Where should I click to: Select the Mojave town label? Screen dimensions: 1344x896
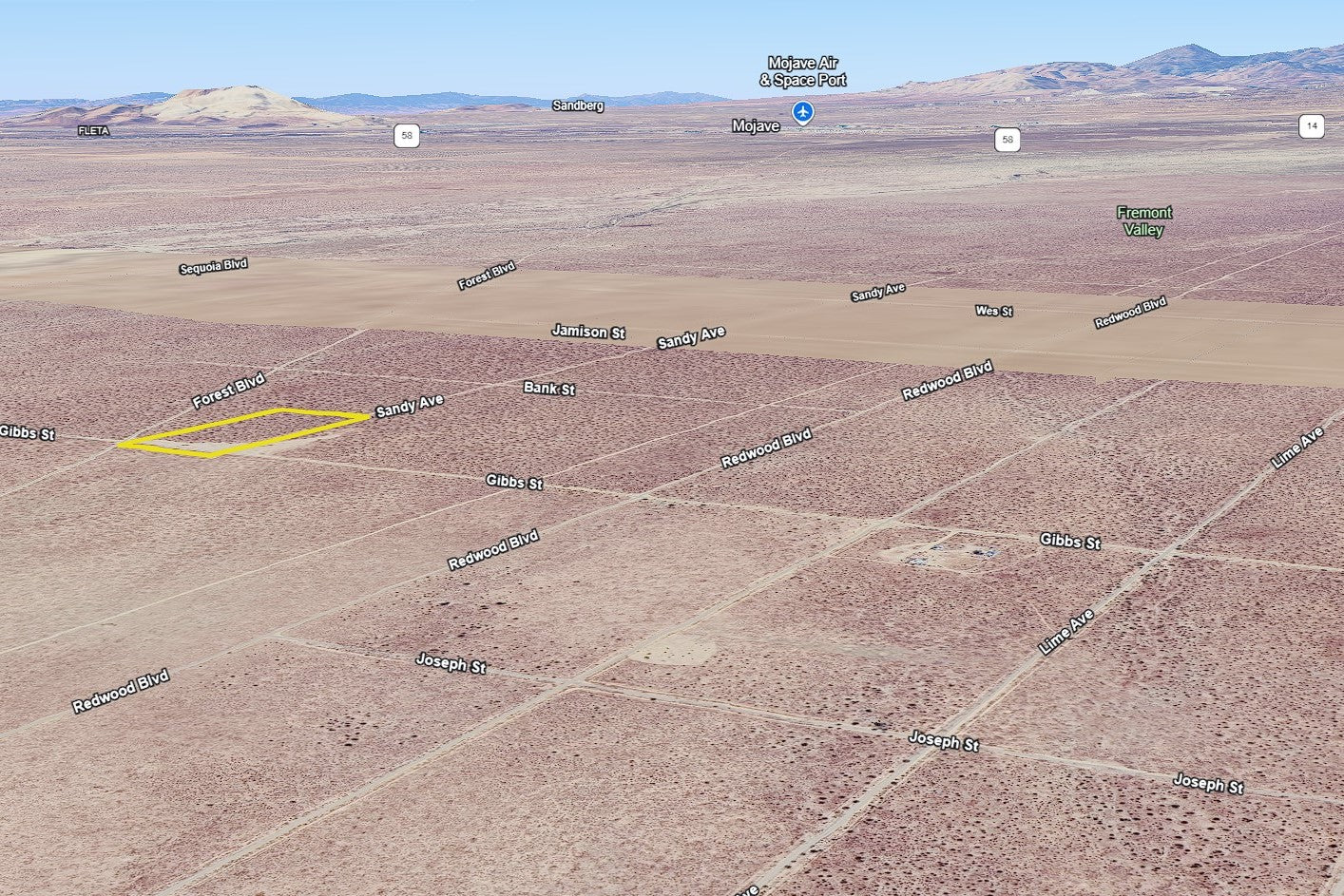[756, 126]
